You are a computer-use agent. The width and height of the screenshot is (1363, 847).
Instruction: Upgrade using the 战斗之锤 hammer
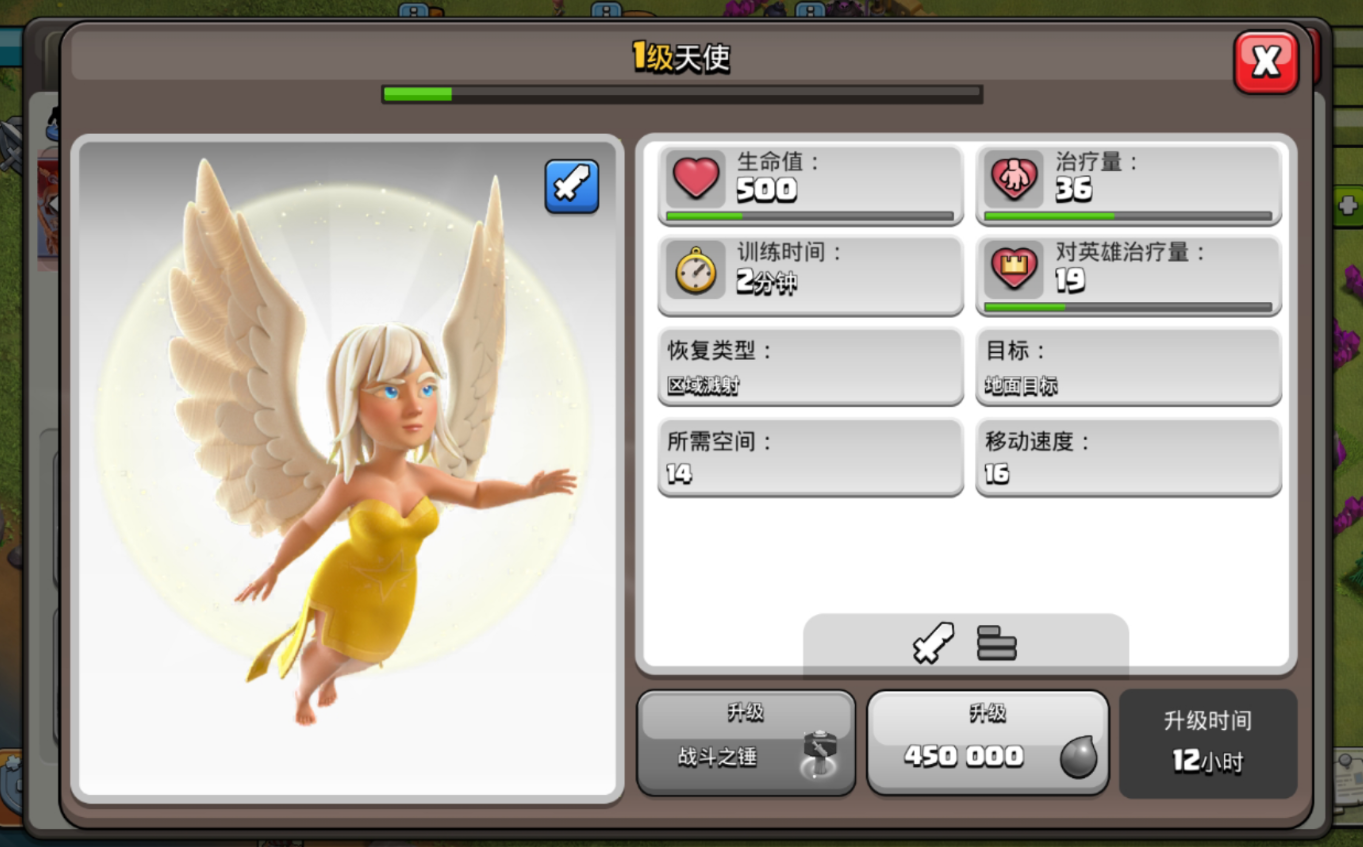pos(746,743)
